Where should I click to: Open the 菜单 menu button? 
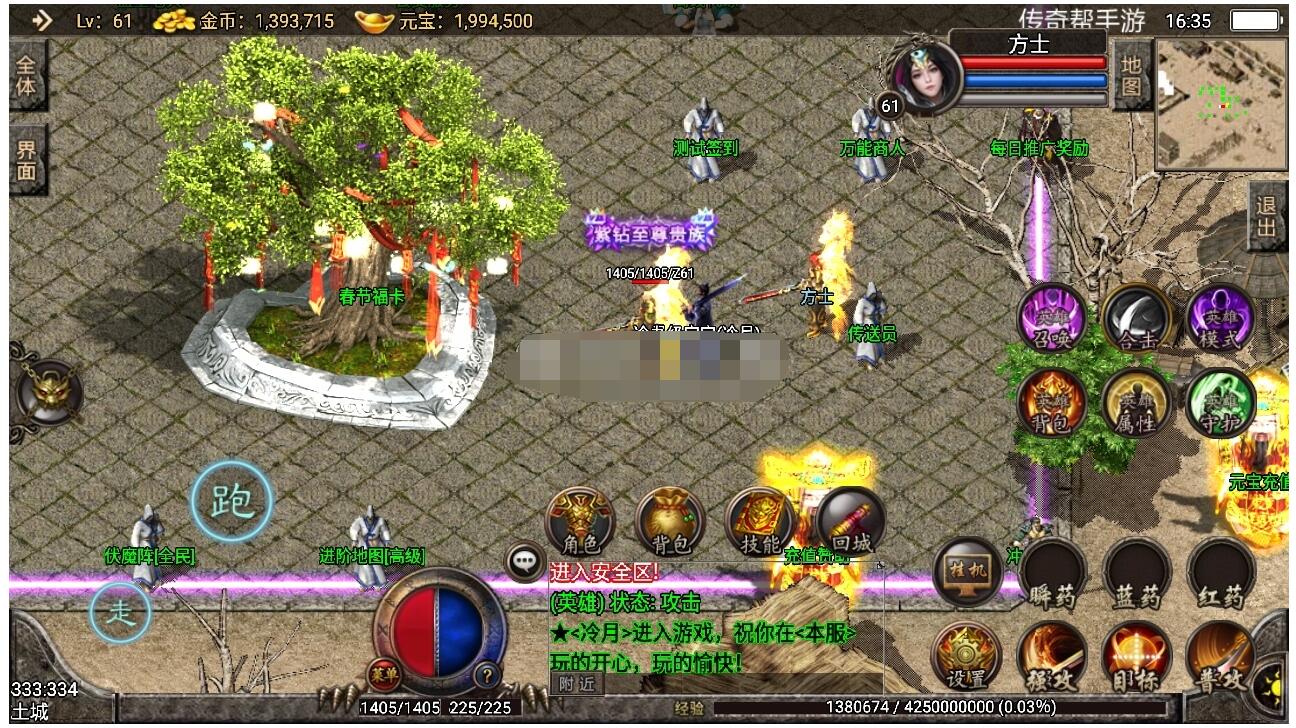[x=382, y=675]
